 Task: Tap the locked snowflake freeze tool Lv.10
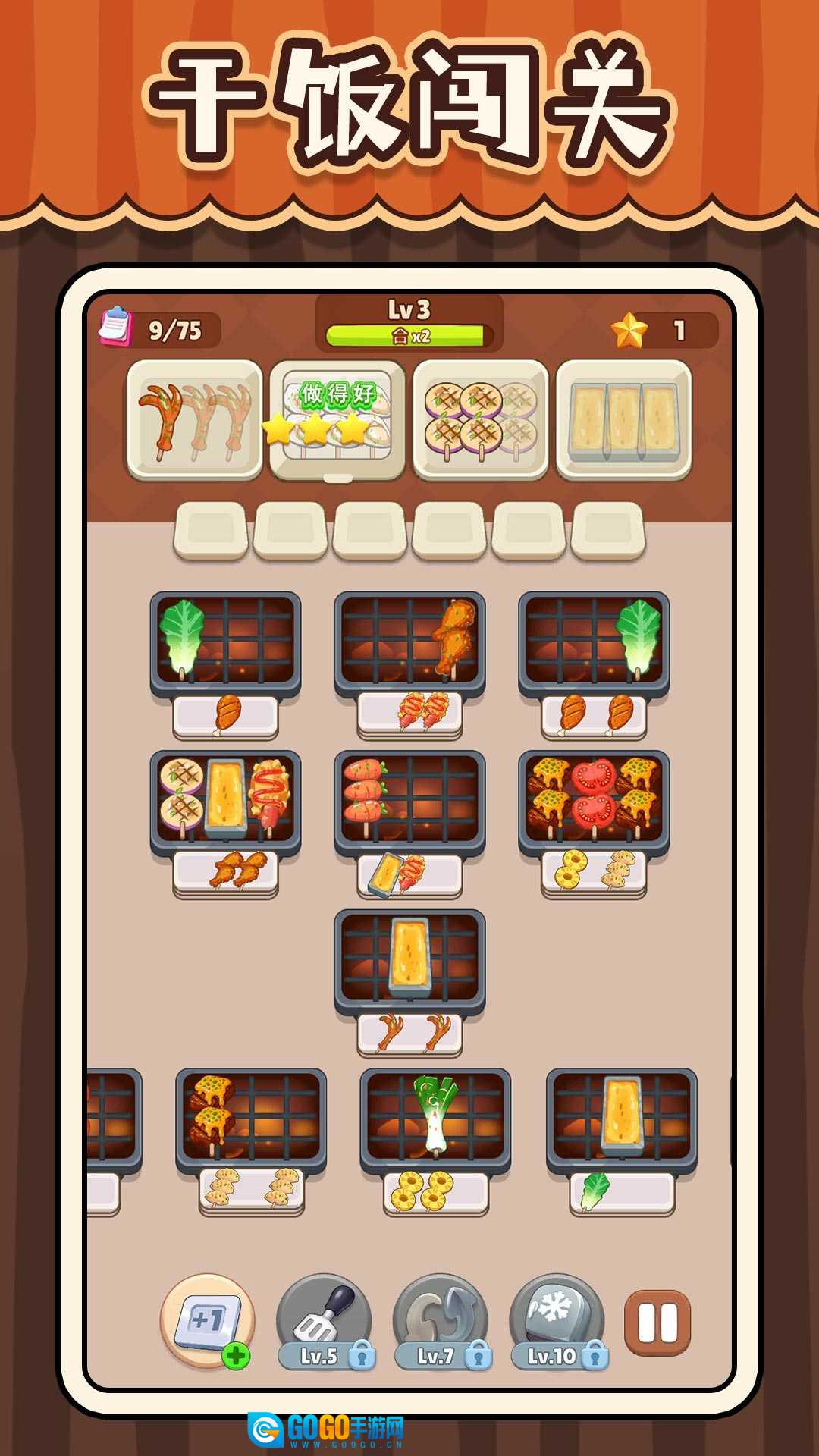557,1321
